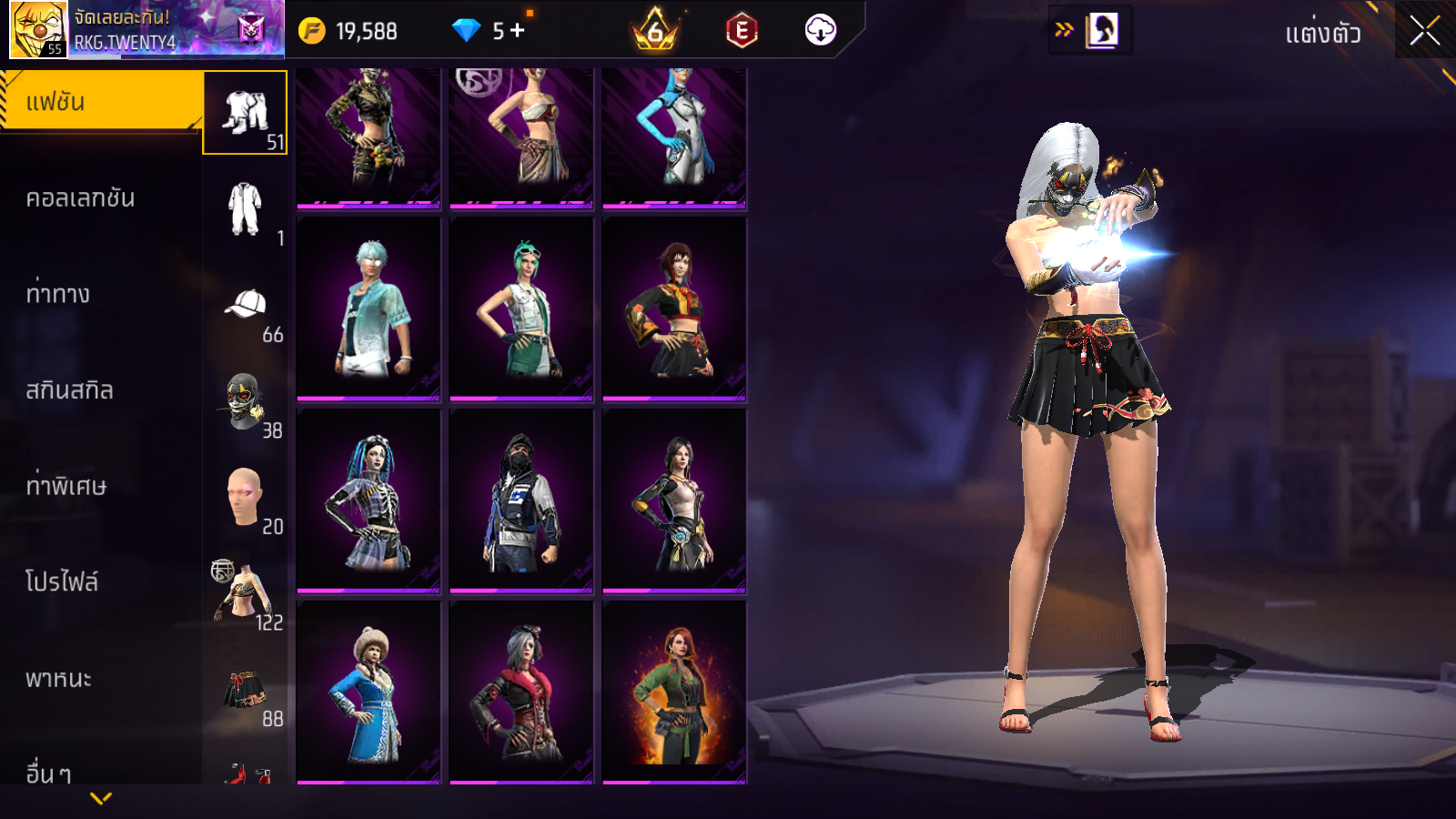Equip the blue winter coat outfit
The height and width of the screenshot is (819, 1456).
(369, 692)
